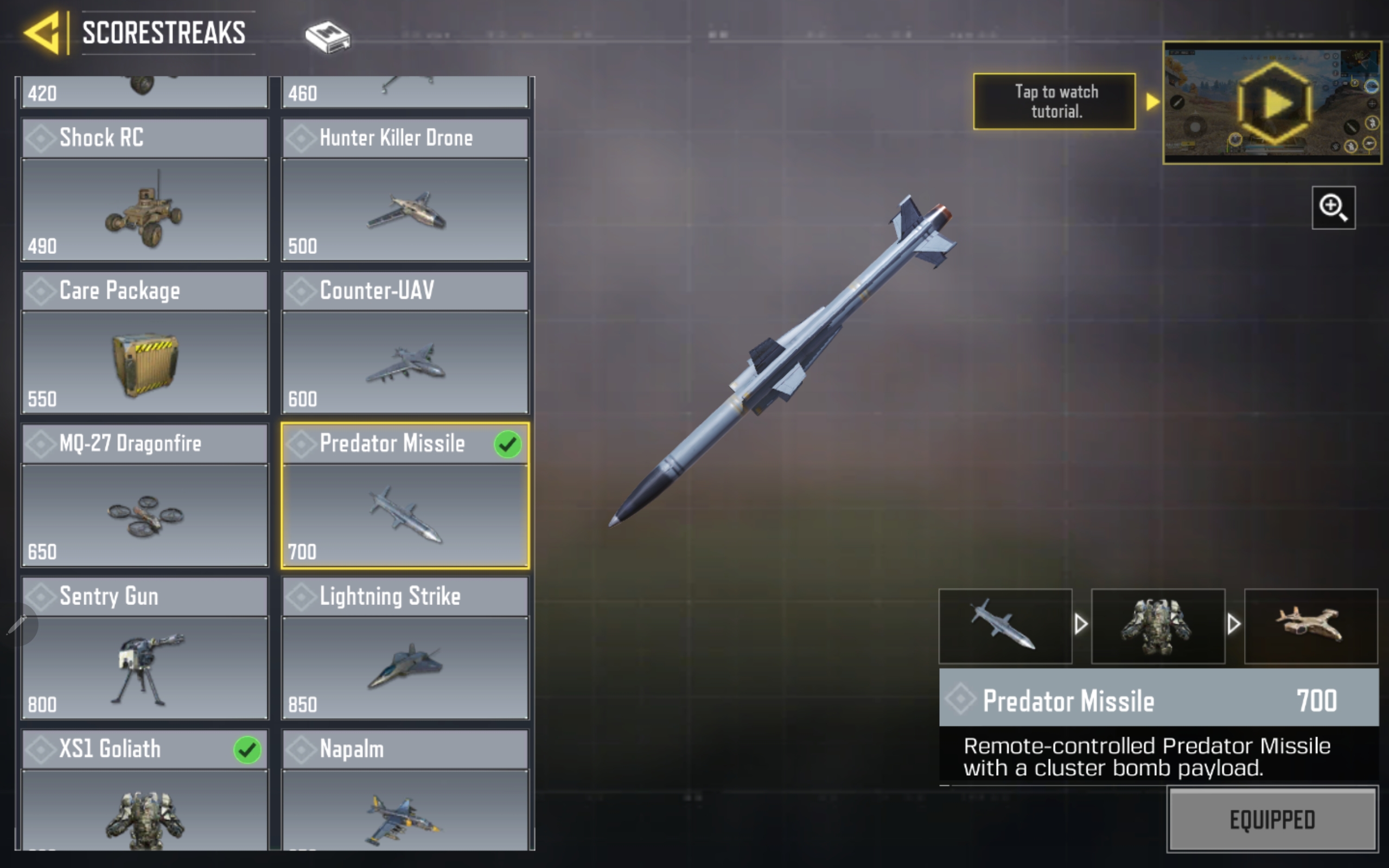Image resolution: width=1389 pixels, height=868 pixels.
Task: Click the Tap to watch tutorial label
Action: (x=1054, y=101)
